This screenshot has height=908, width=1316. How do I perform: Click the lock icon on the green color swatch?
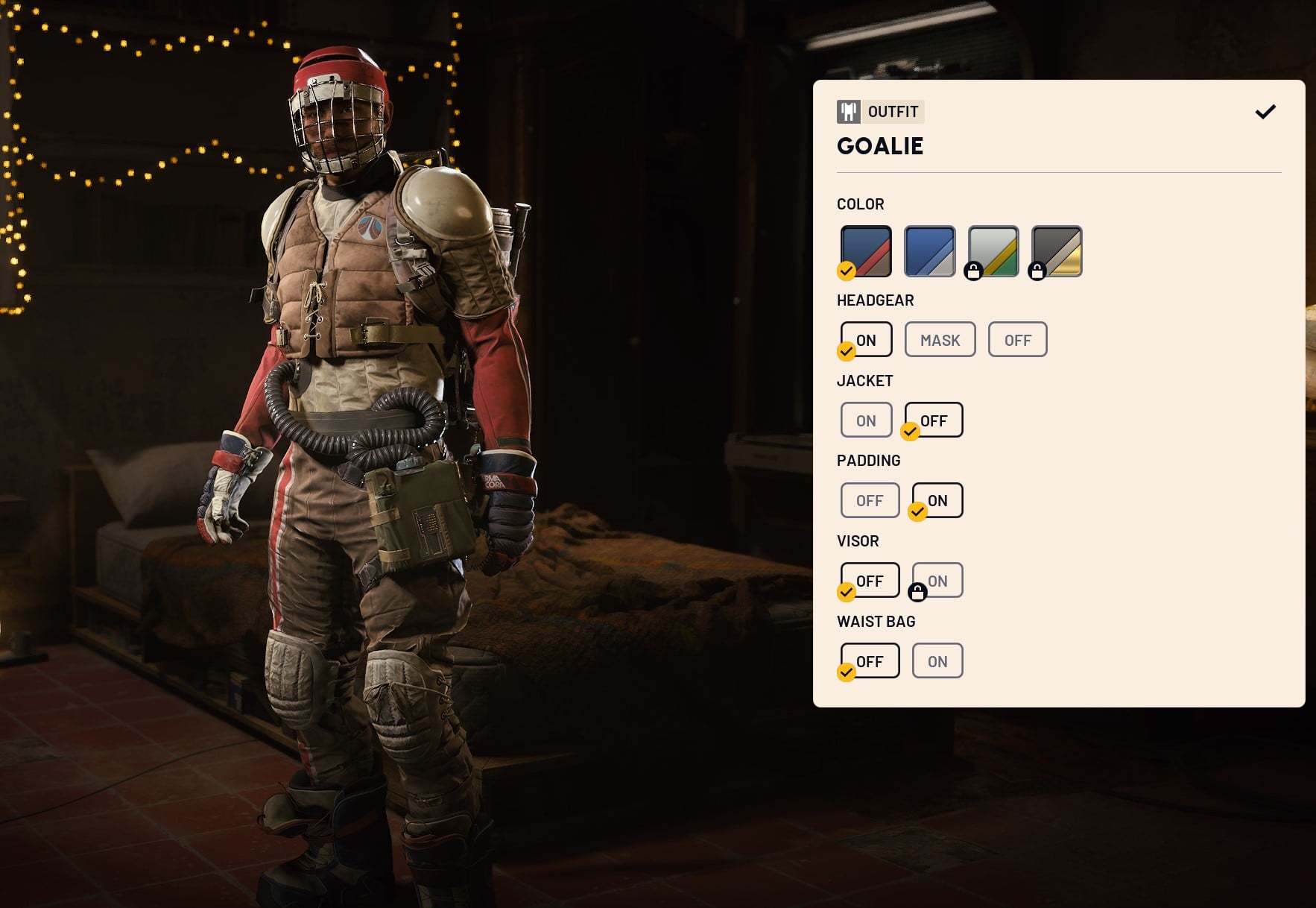coord(973,273)
